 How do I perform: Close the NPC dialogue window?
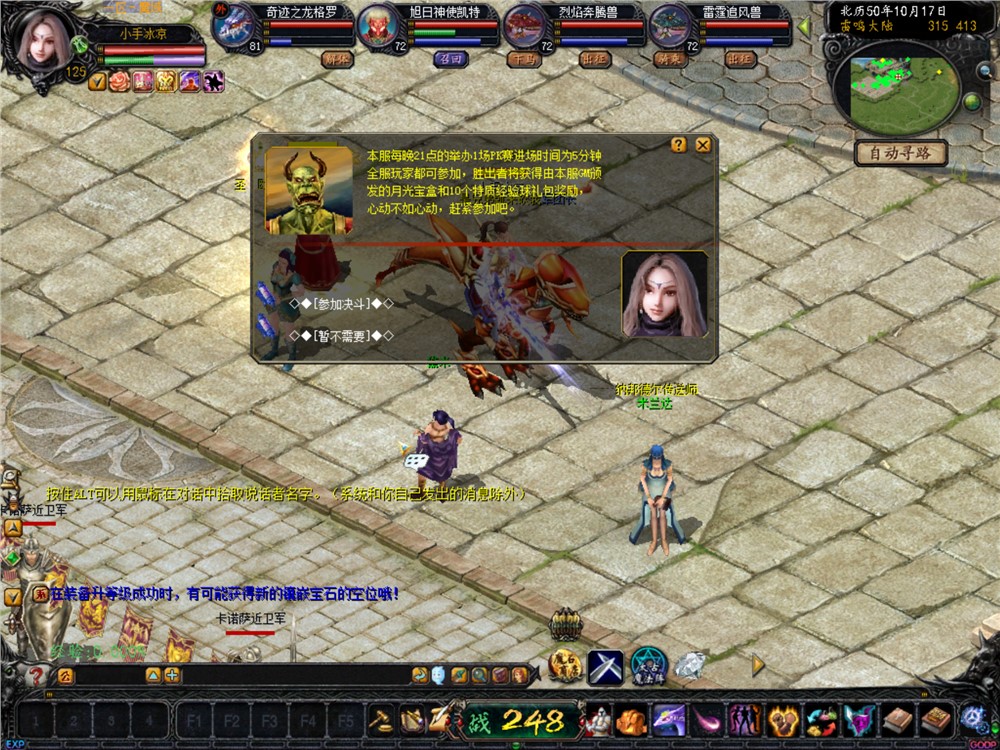click(703, 145)
